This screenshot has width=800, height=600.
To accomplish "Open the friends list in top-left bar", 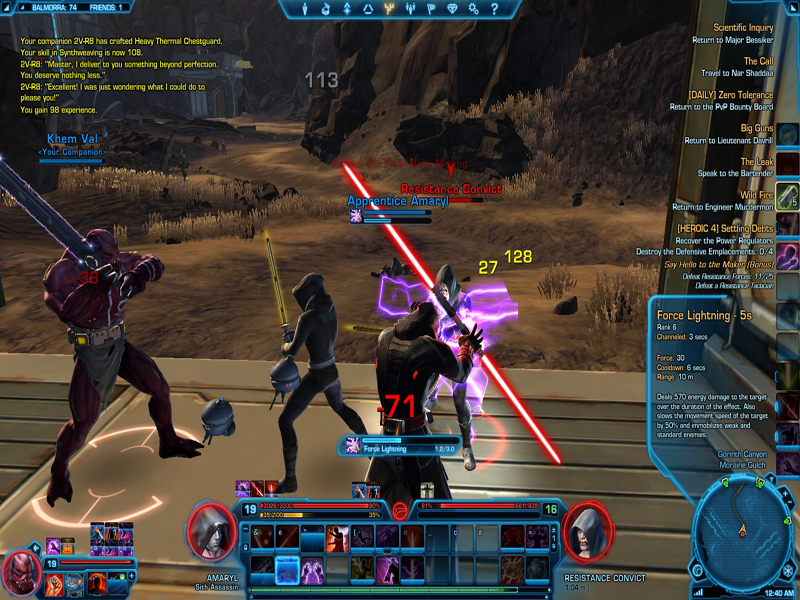I will 104,7.
